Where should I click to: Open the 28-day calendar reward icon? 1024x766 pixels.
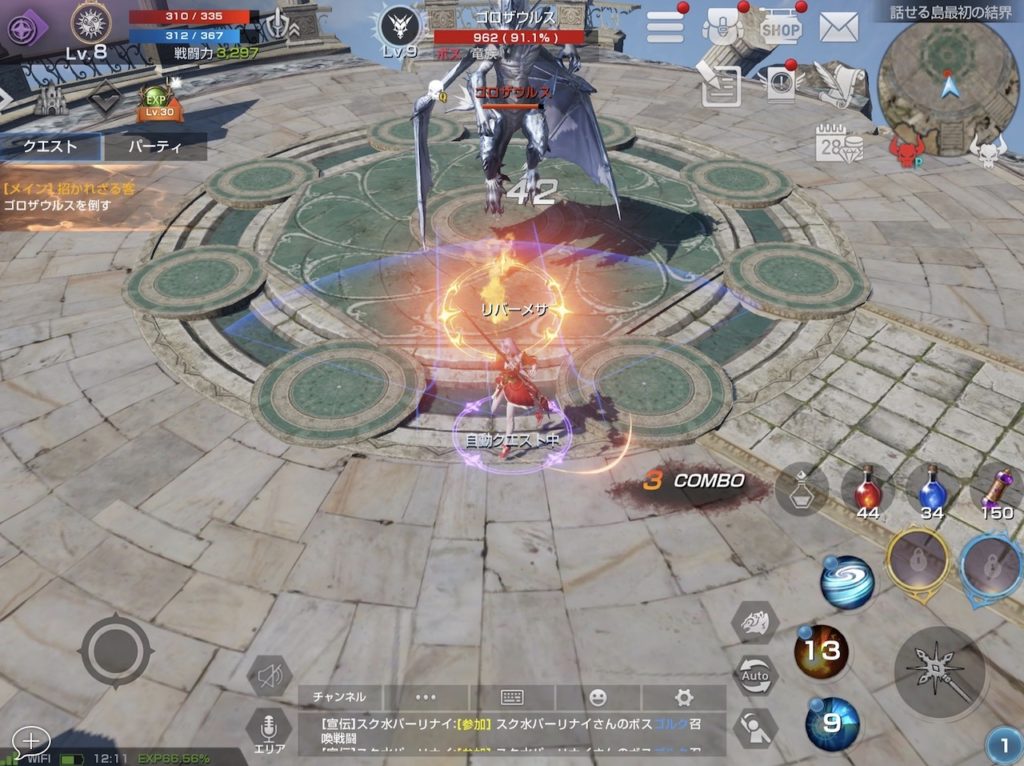click(x=837, y=145)
